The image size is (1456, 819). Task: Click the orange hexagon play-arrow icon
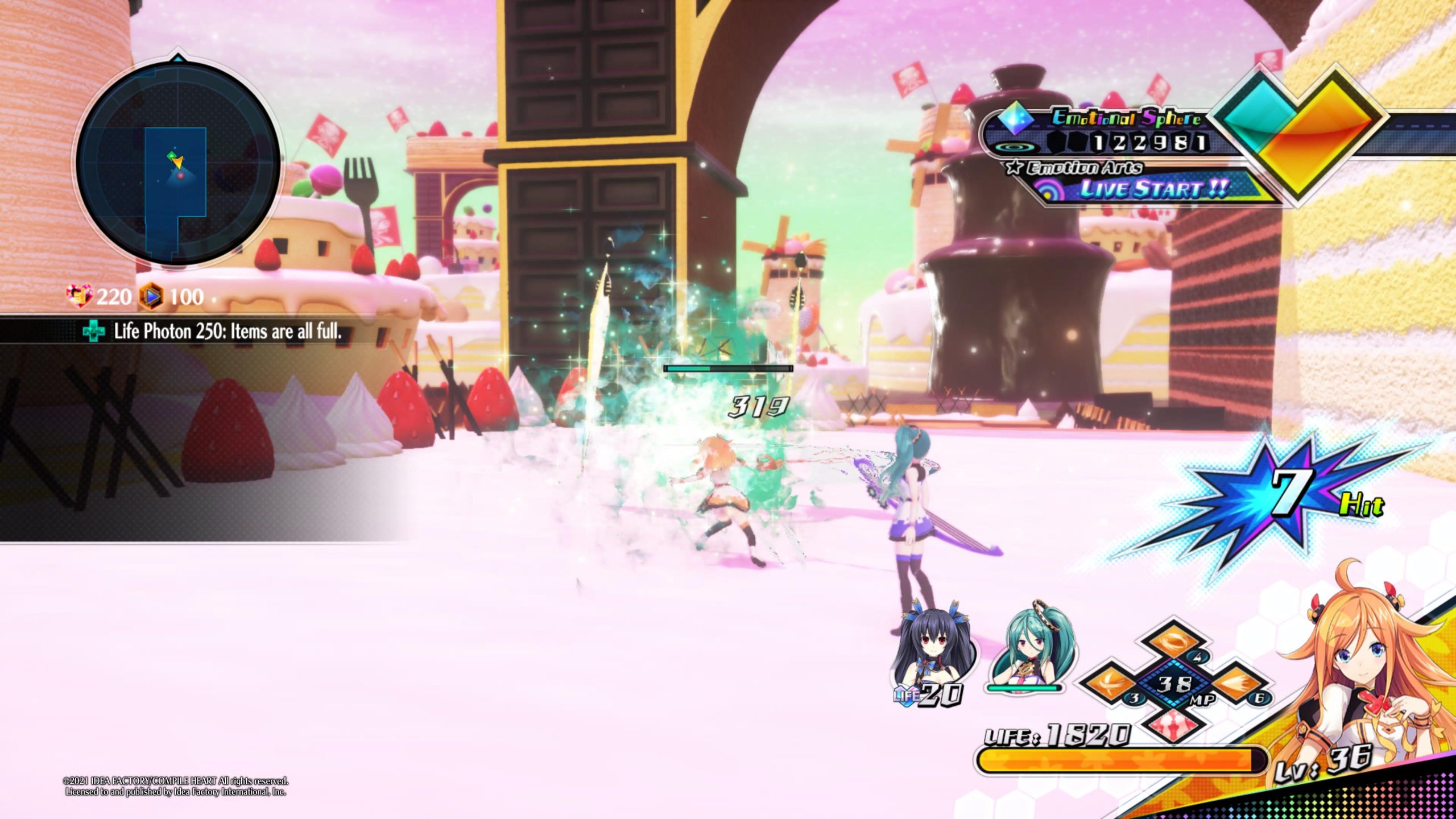click(152, 296)
